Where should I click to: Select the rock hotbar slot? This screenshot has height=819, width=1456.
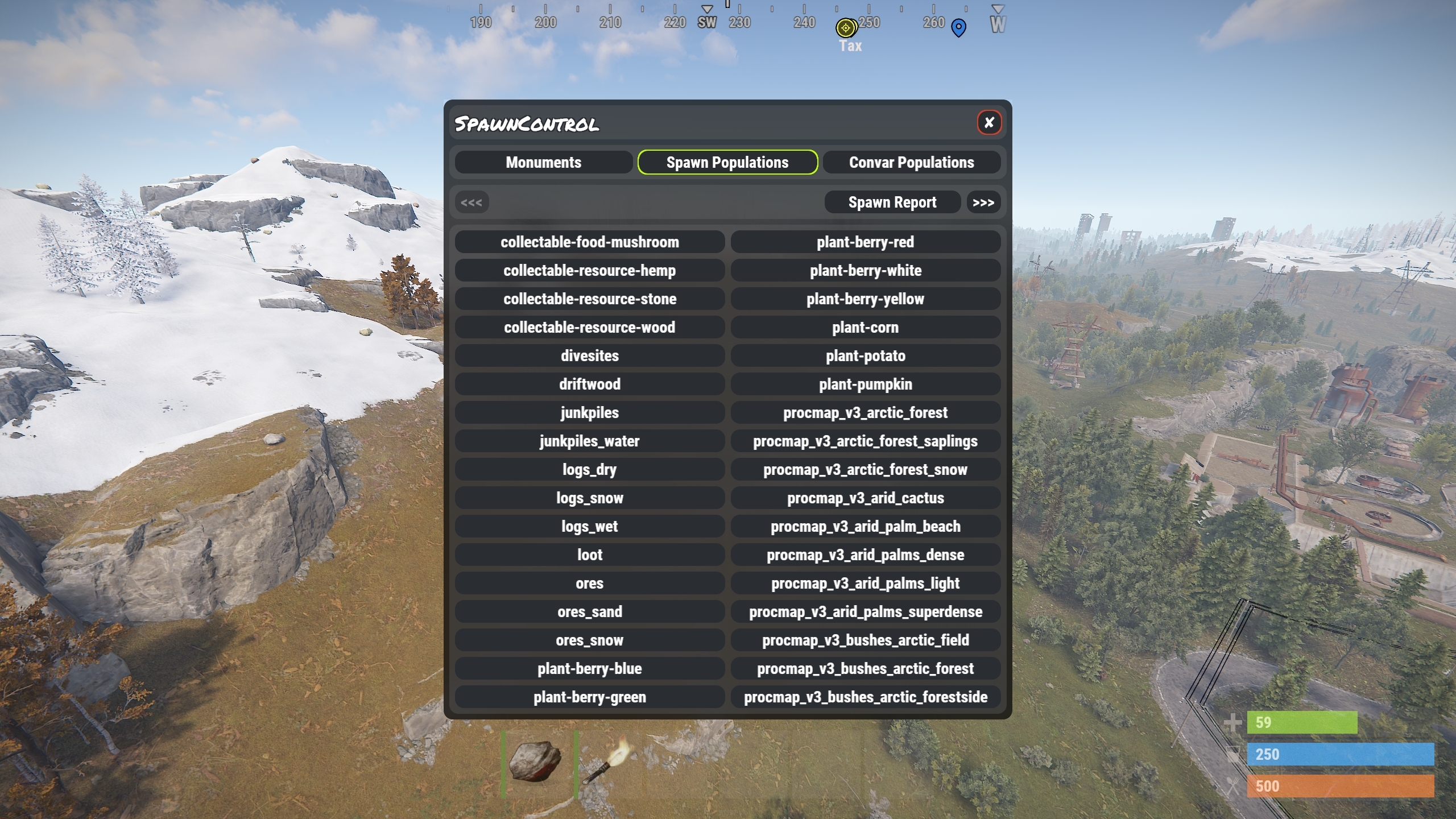point(538,762)
